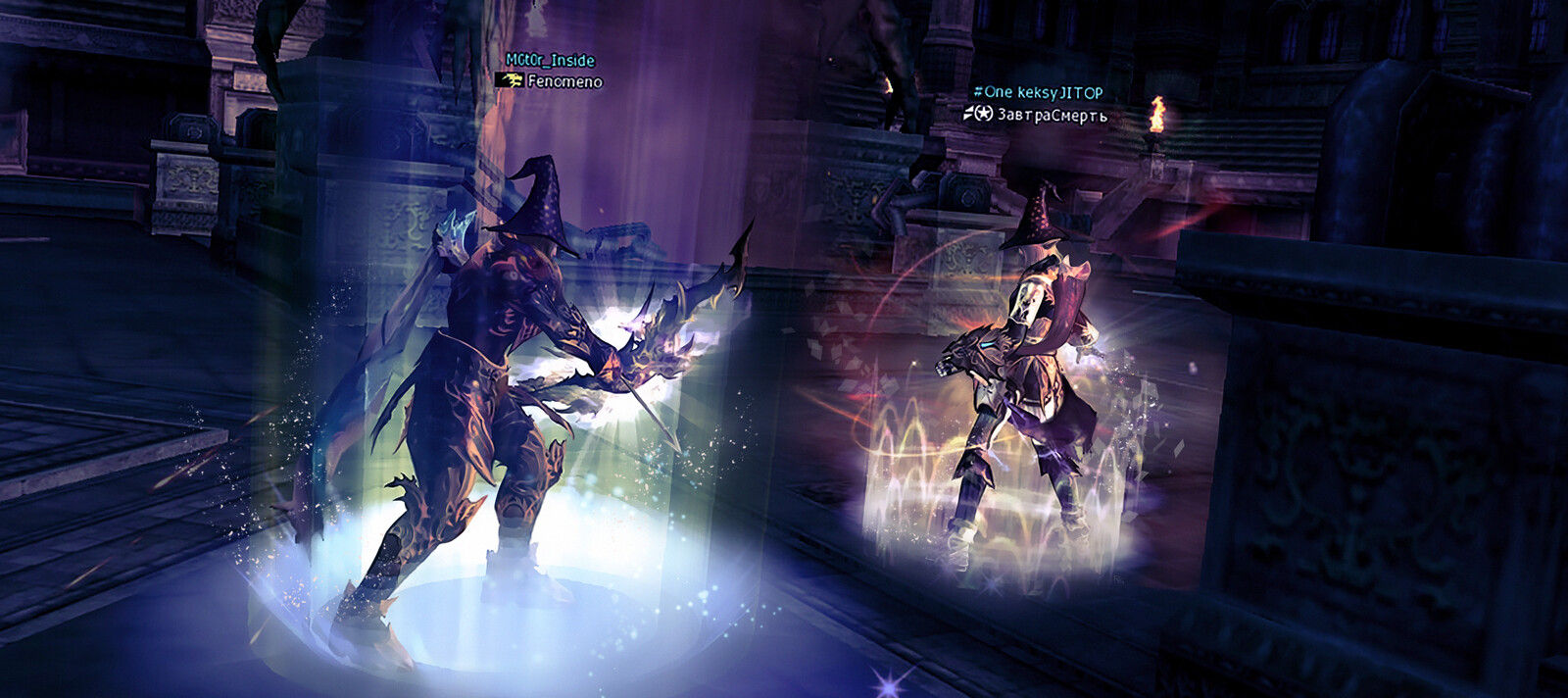Select the Fenomeno player nameplate

pyautogui.click(x=563, y=81)
